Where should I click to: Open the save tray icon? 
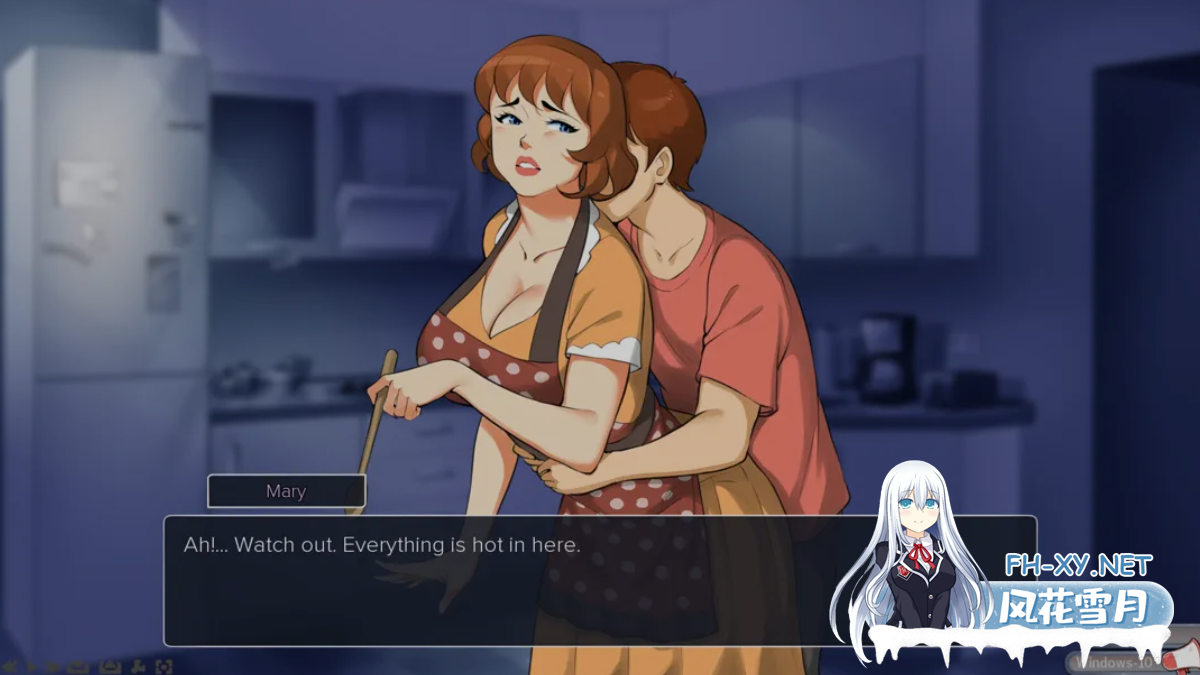[x=77, y=666]
